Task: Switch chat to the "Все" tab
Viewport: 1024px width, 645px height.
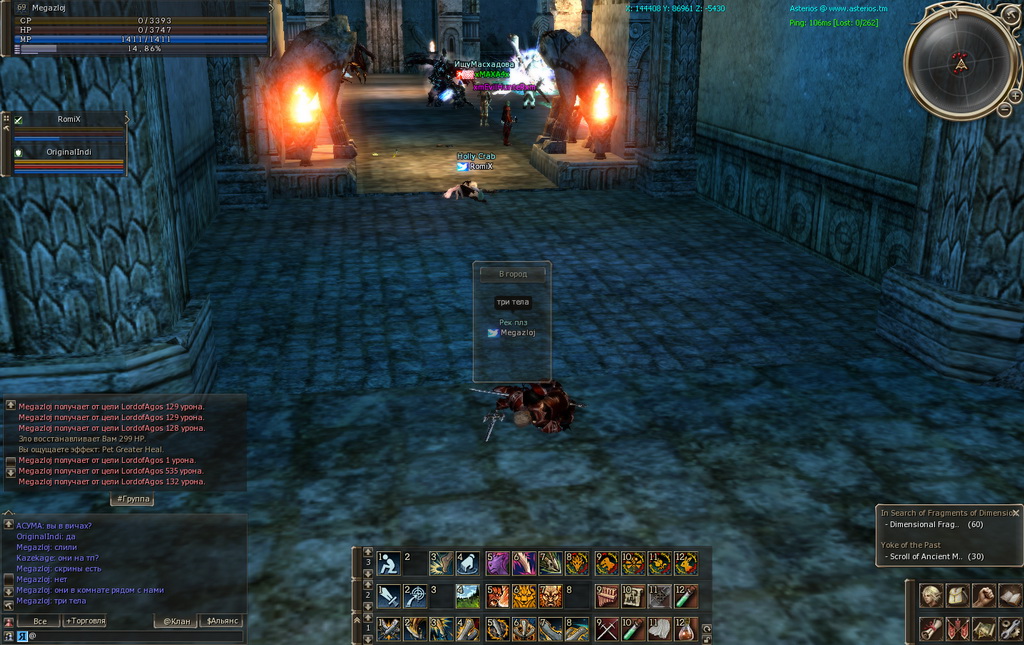Action: click(39, 621)
